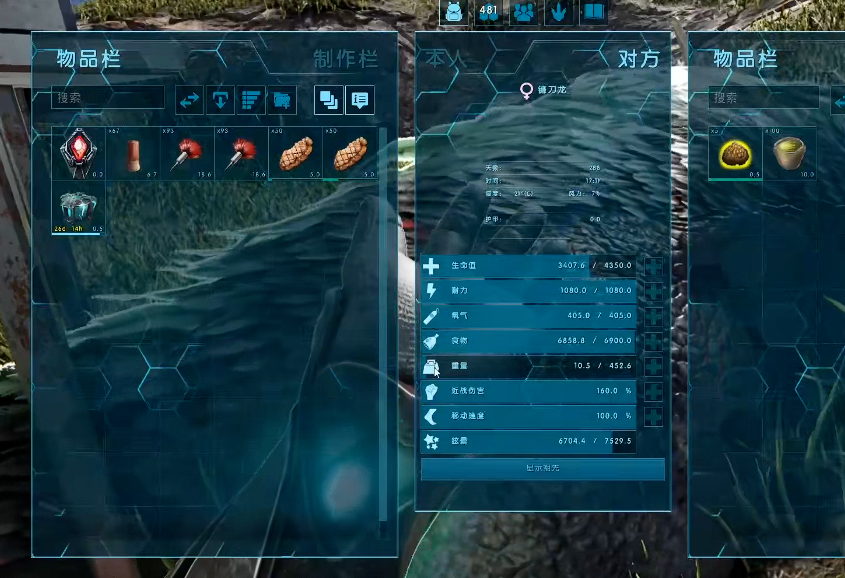Click the 显示祖先 button
The image size is (845, 578).
coord(543,469)
